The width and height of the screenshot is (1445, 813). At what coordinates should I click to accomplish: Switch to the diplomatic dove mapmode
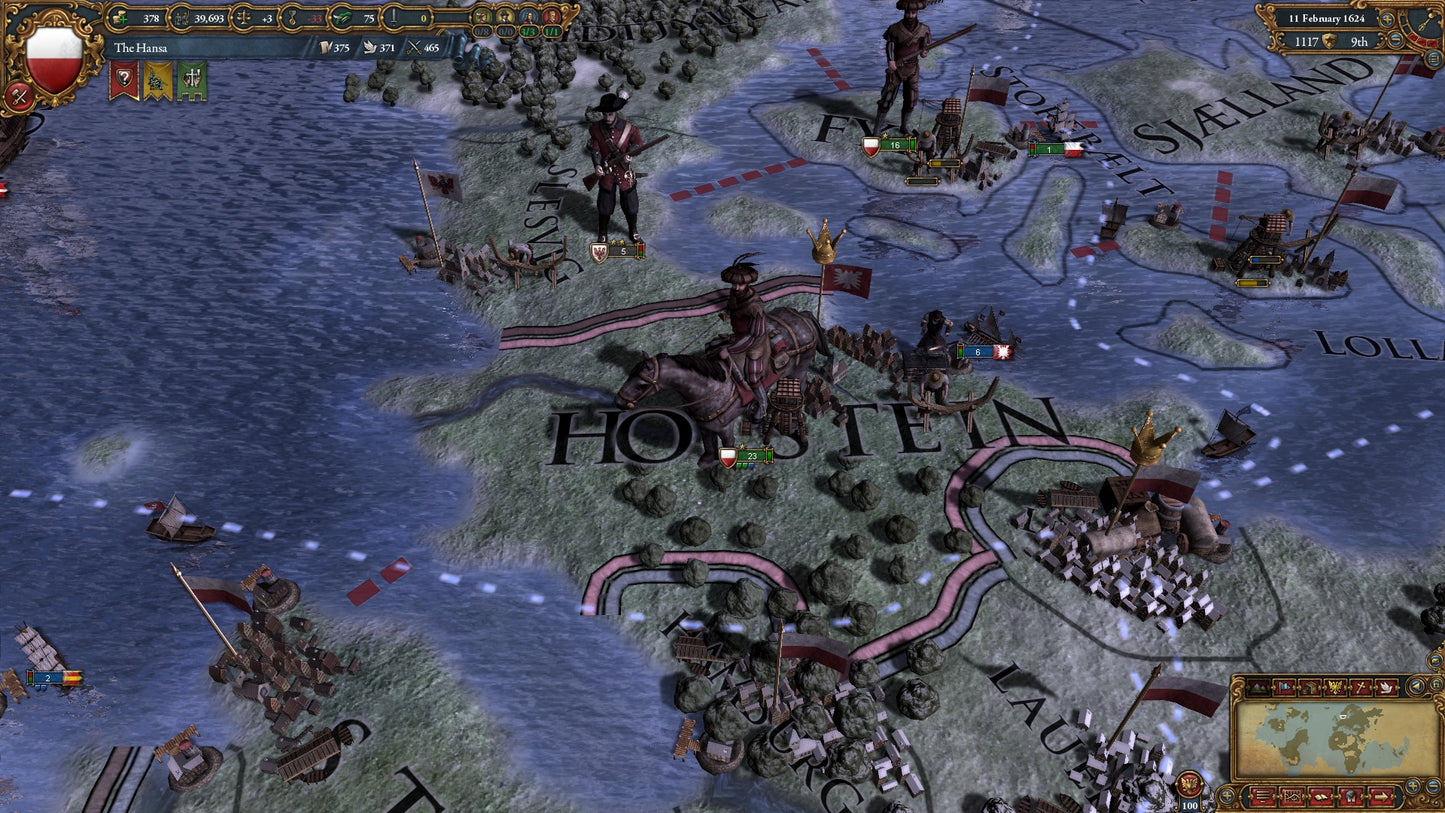click(1386, 687)
